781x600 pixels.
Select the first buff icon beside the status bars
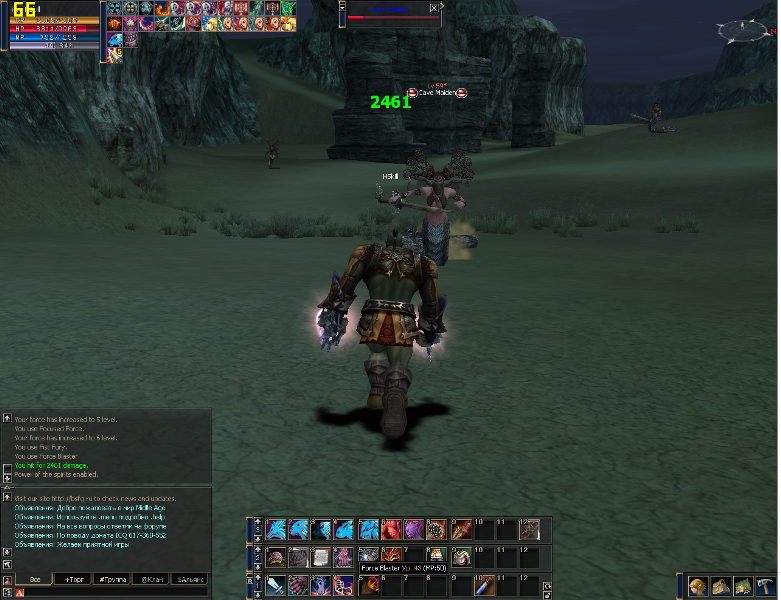coord(114,8)
